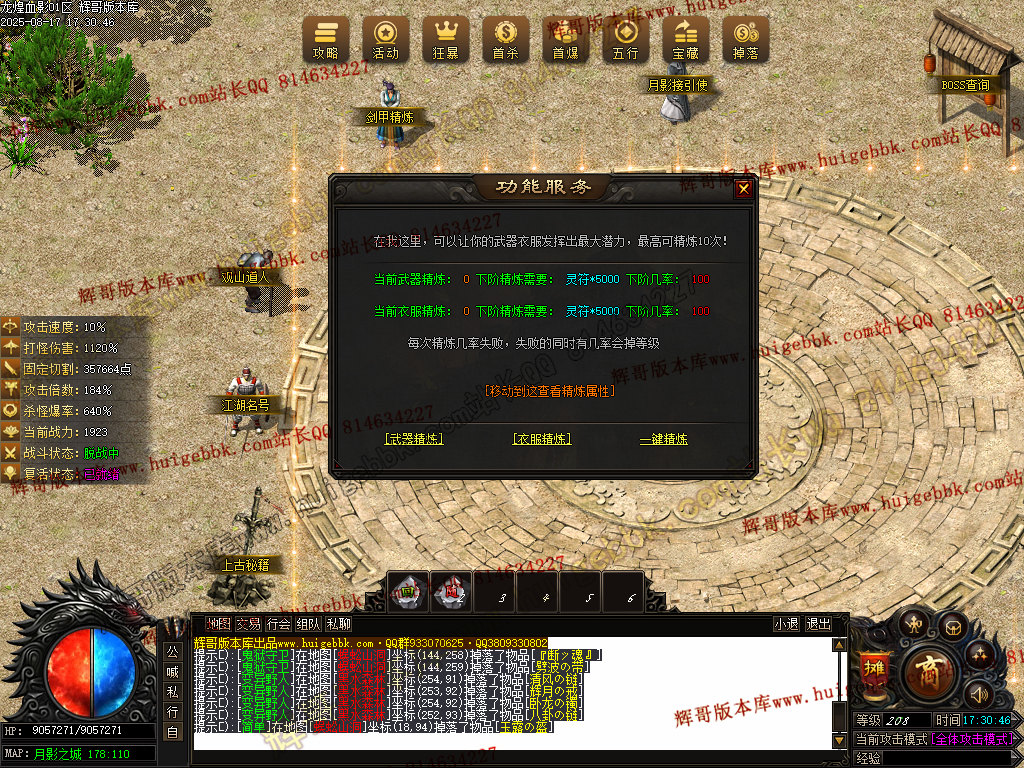Image resolution: width=1024 pixels, height=768 pixels.
Task: Switch to the 行会 guild chat tab
Action: coord(278,624)
